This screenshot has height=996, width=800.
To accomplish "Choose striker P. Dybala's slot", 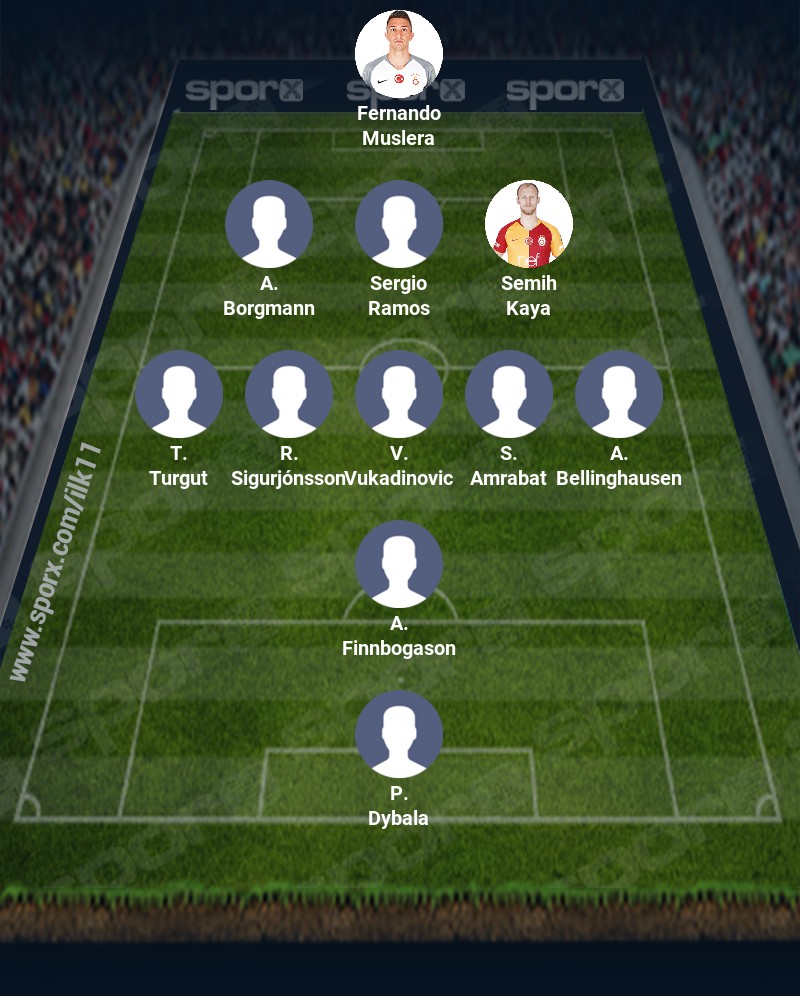I will pos(399,734).
